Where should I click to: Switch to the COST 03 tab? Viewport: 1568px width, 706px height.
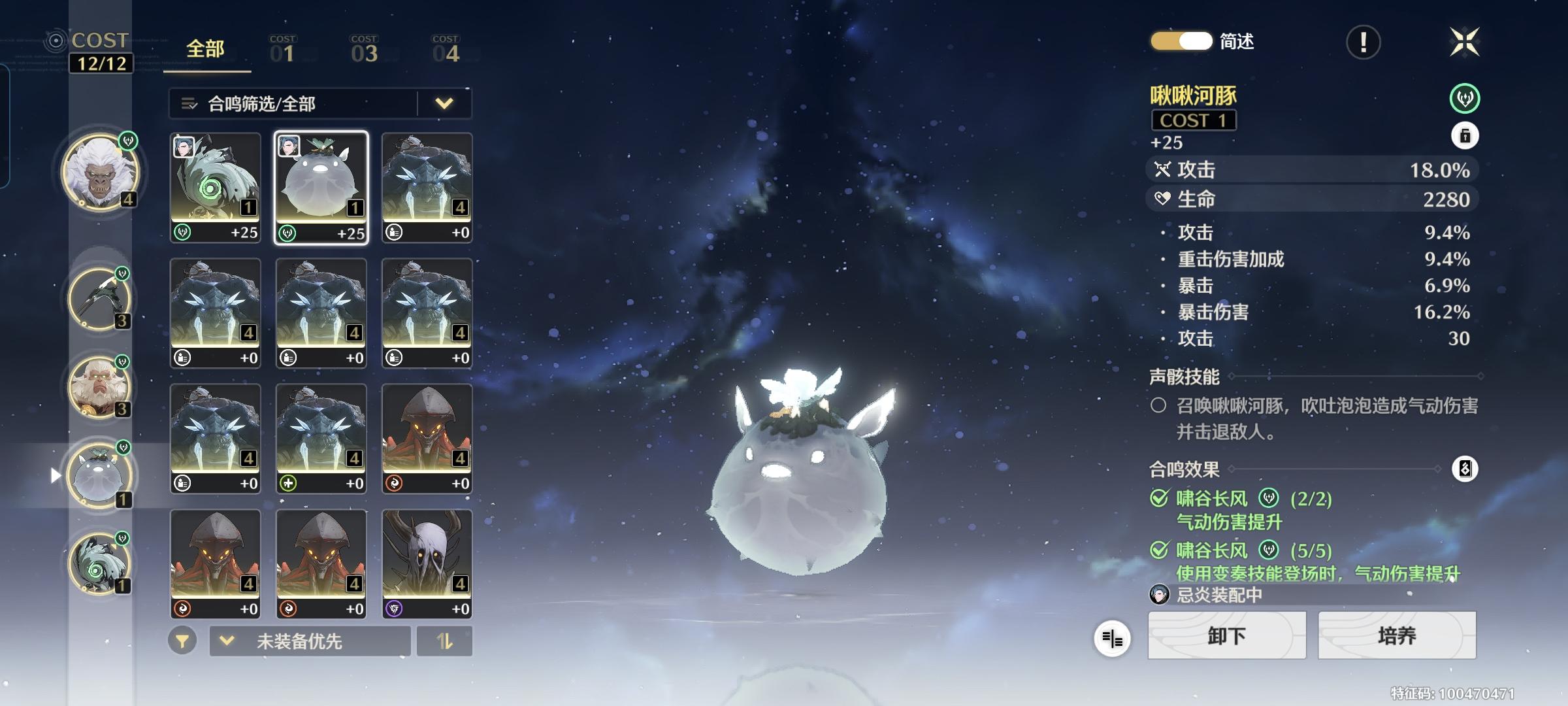coord(364,50)
